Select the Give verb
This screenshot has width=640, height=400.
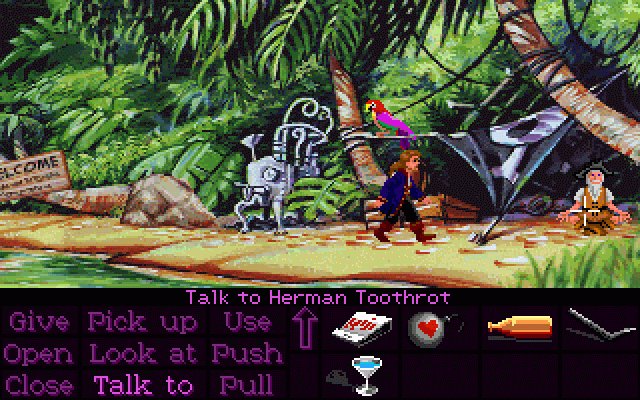(39, 322)
